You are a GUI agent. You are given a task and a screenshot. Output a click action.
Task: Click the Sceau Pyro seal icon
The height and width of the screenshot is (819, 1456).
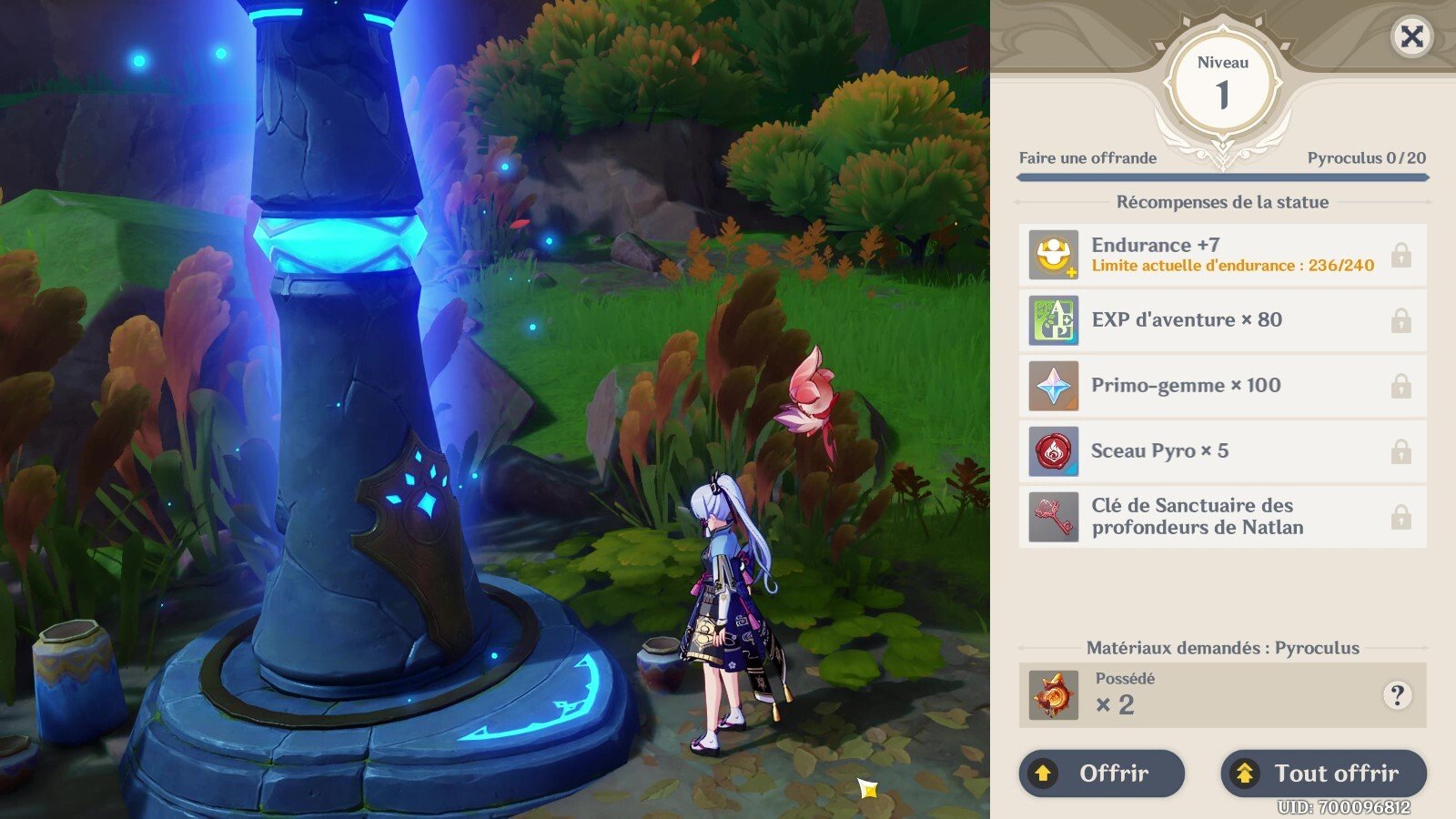pyautogui.click(x=1053, y=450)
